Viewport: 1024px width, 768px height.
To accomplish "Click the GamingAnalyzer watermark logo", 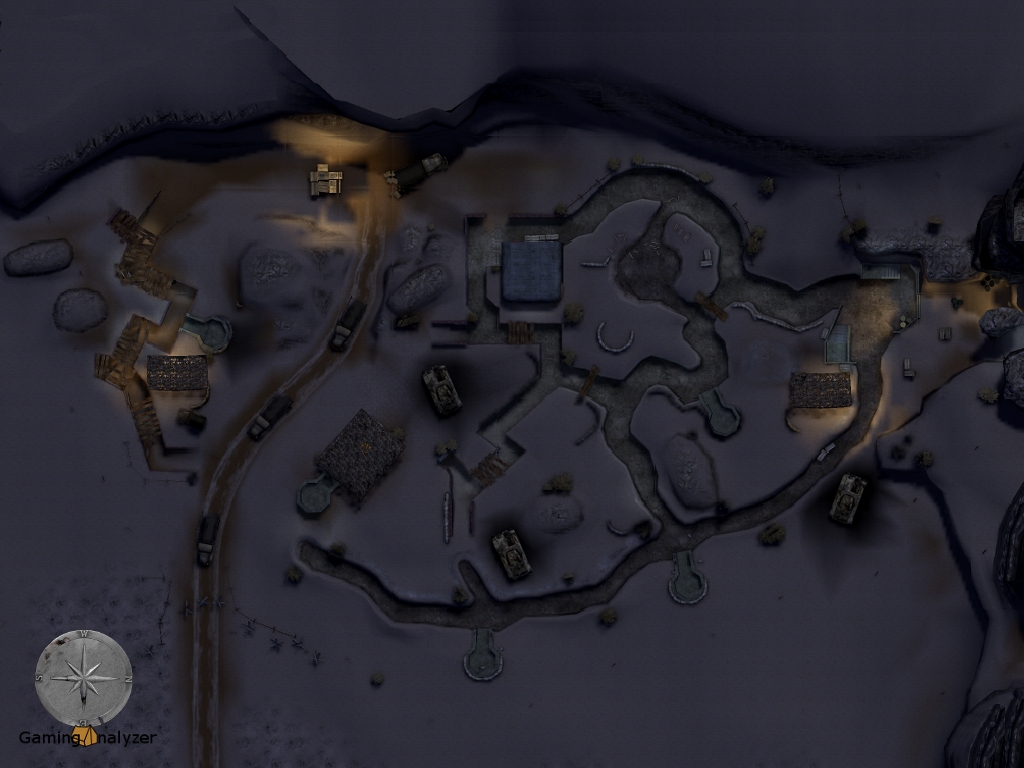I will pyautogui.click(x=88, y=738).
